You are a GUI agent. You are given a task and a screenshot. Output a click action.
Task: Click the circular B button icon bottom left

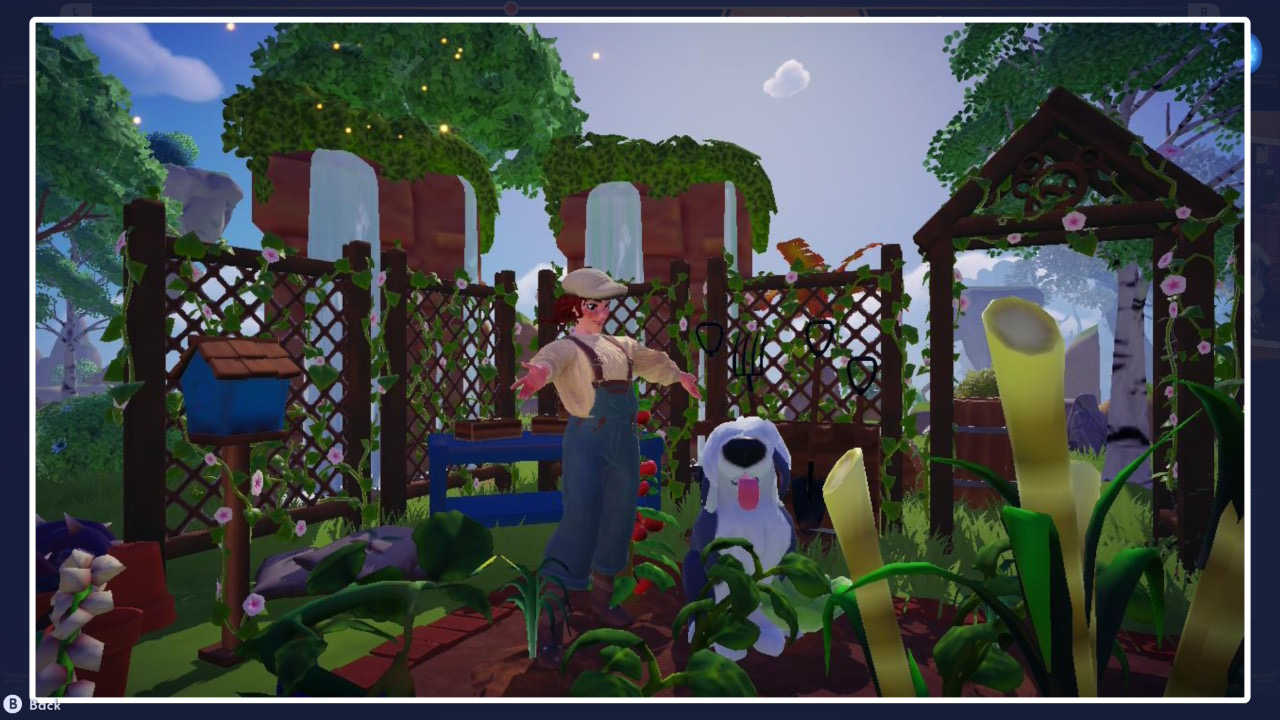coord(12,707)
